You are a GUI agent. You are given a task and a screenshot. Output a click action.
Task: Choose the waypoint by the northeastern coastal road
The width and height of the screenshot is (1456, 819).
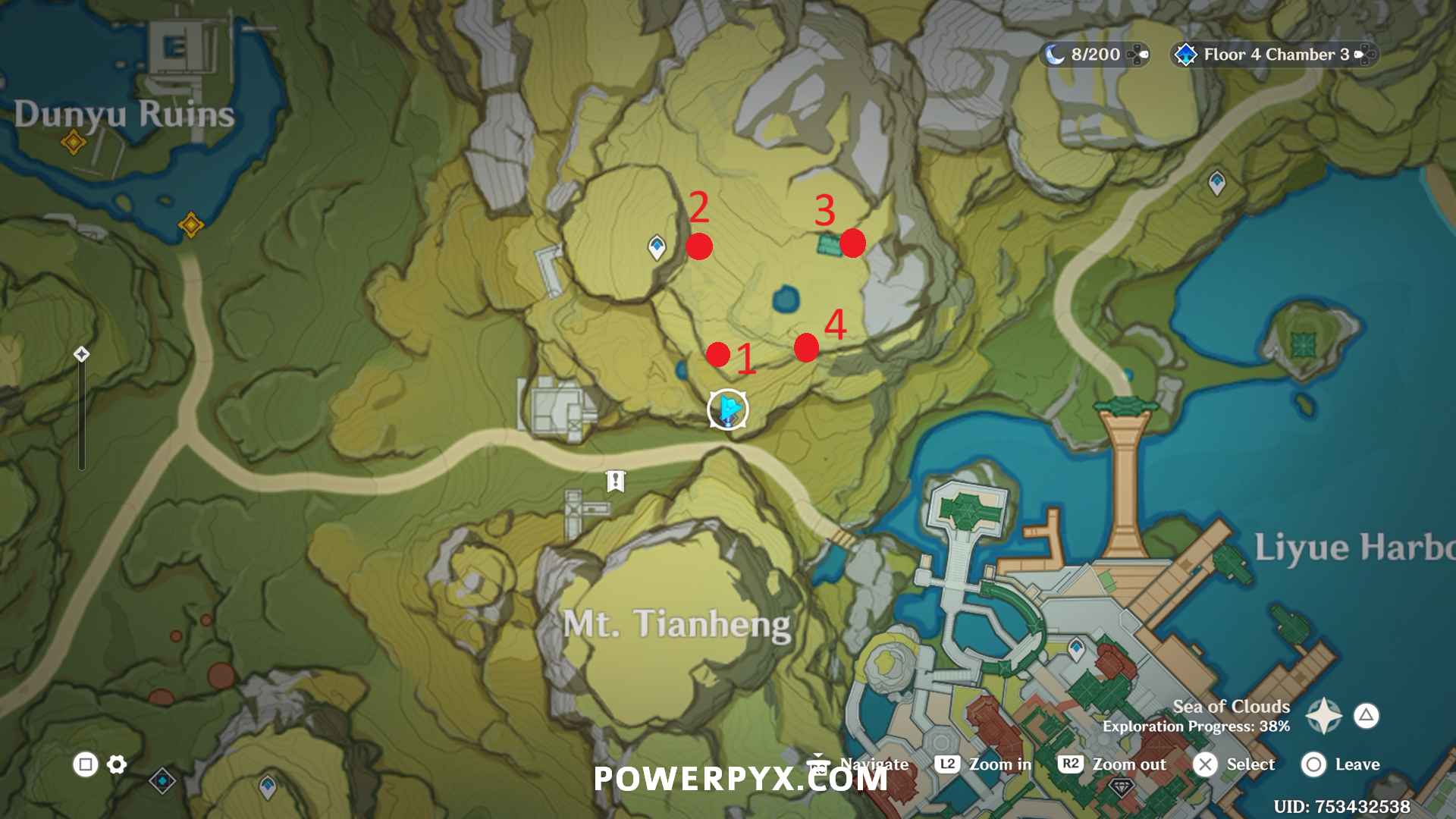pos(1217,182)
